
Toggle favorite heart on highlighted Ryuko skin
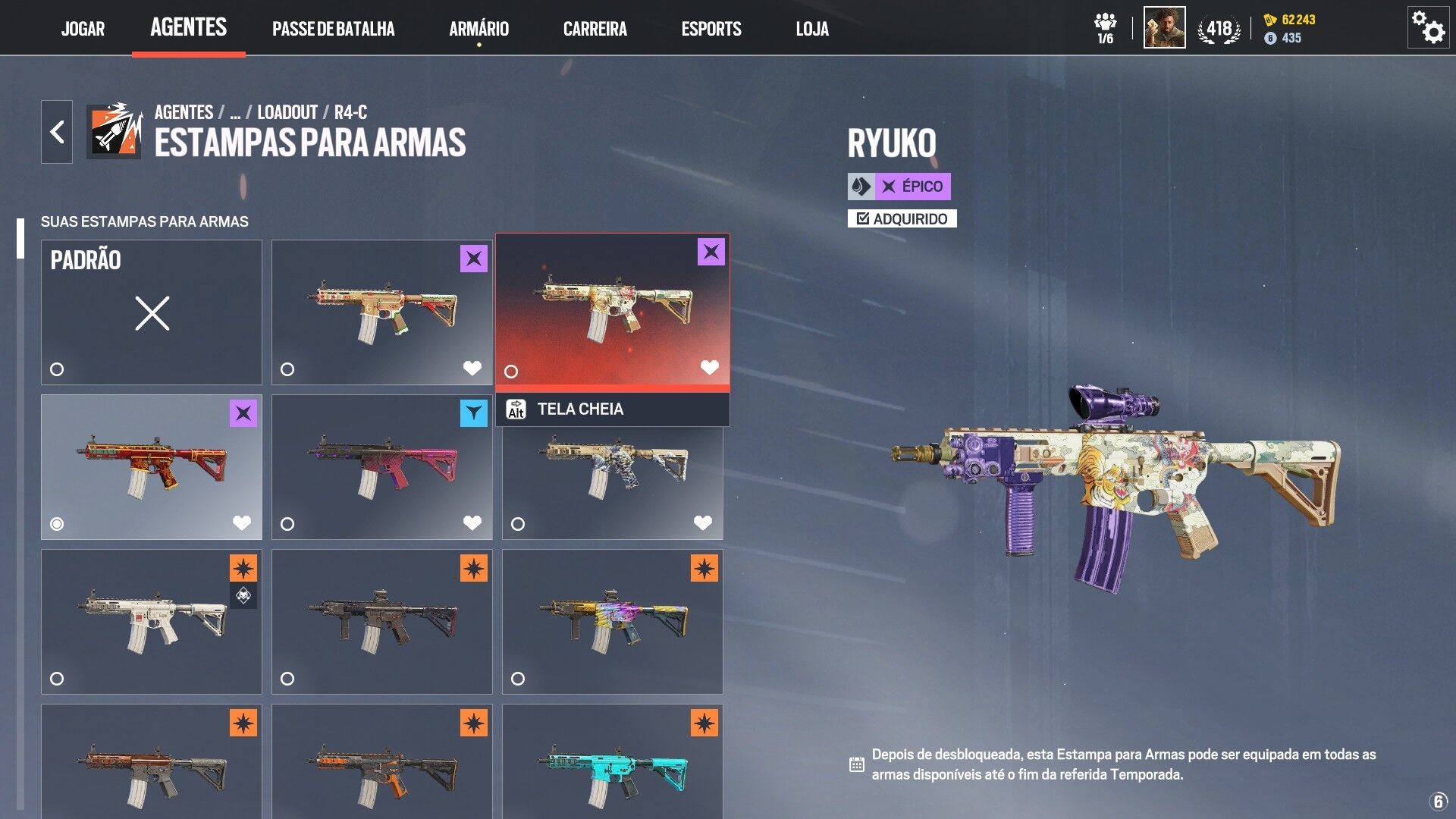tap(709, 368)
